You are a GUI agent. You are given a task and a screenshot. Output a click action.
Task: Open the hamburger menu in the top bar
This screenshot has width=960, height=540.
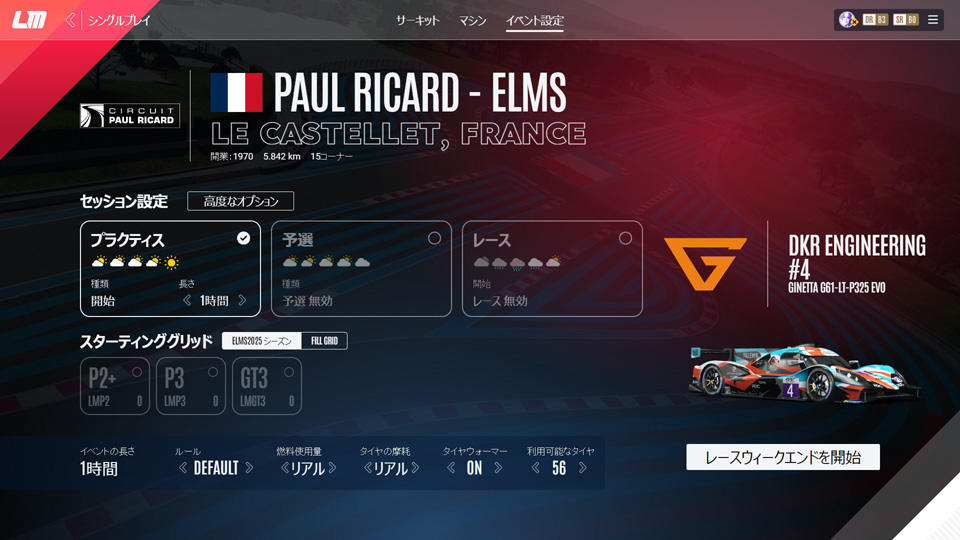pyautogui.click(x=933, y=20)
